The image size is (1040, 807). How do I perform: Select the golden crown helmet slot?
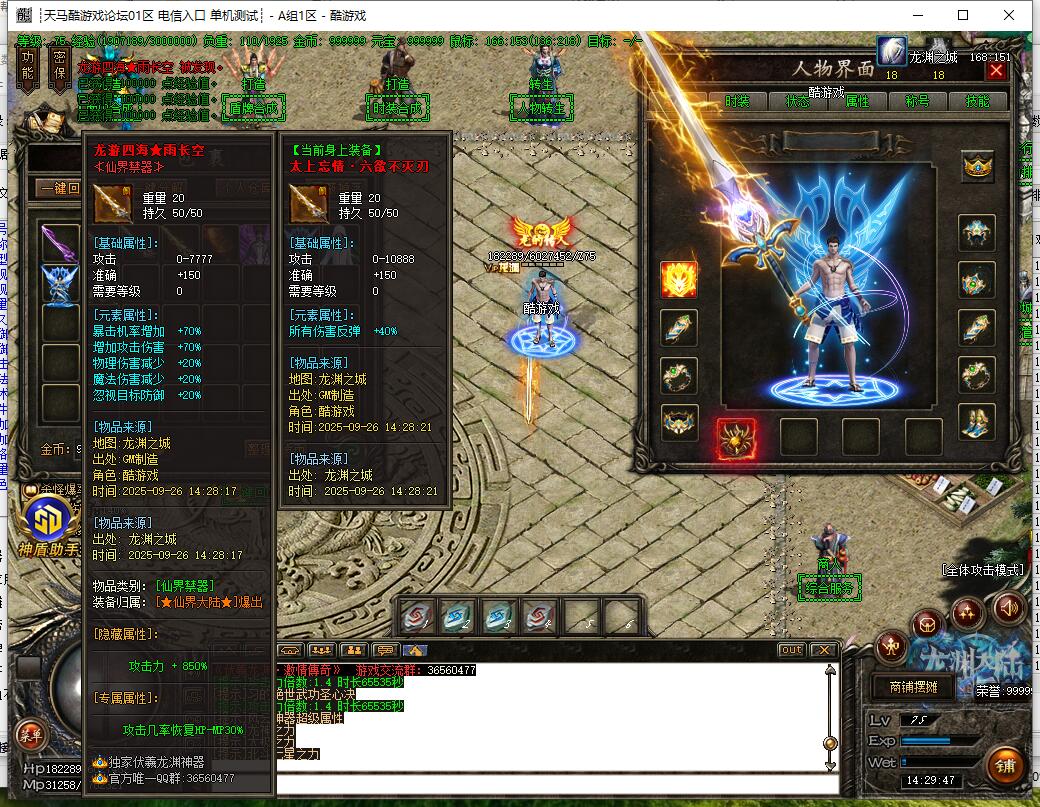tap(977, 167)
